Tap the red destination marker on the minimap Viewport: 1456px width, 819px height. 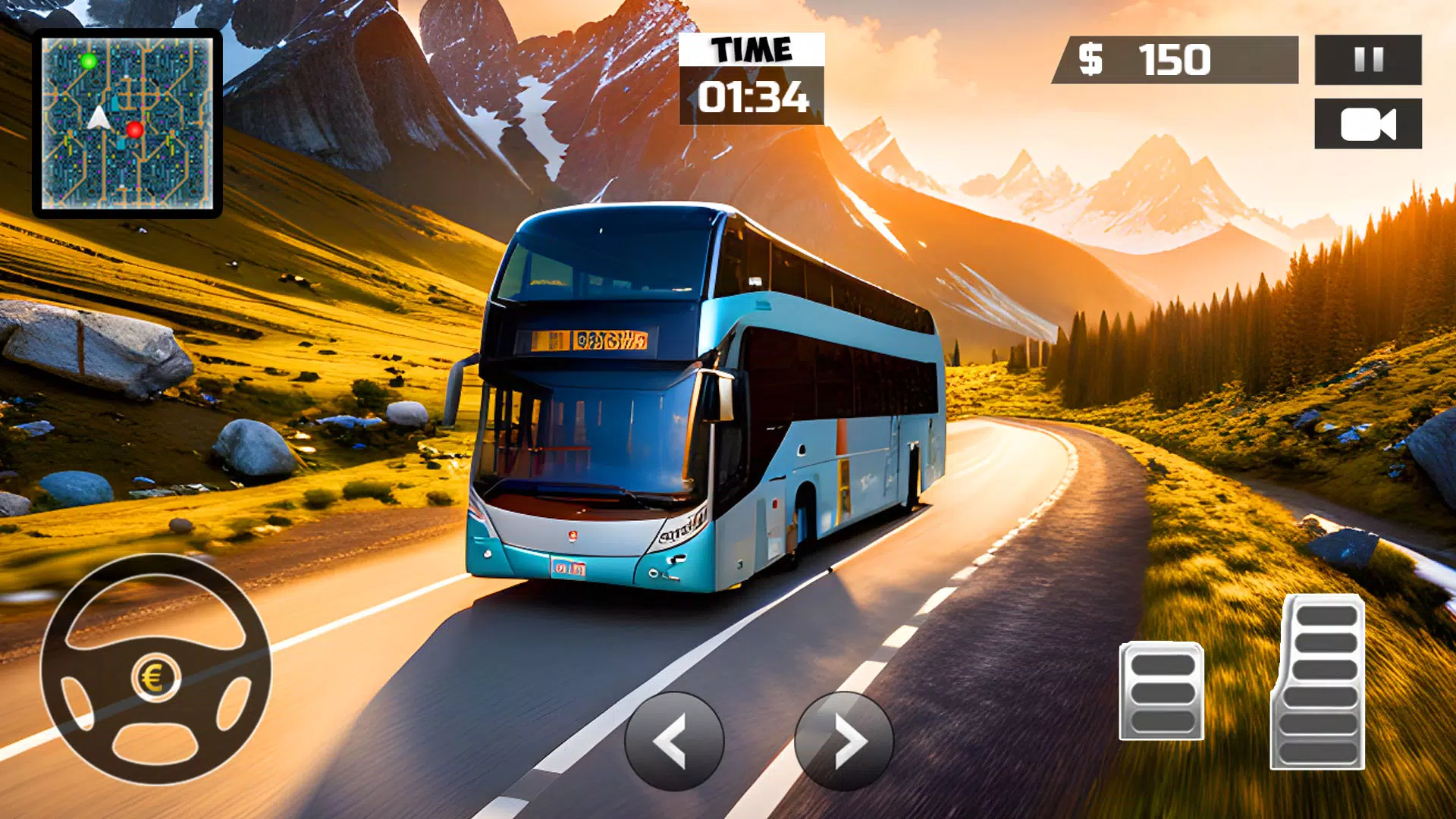(x=134, y=130)
